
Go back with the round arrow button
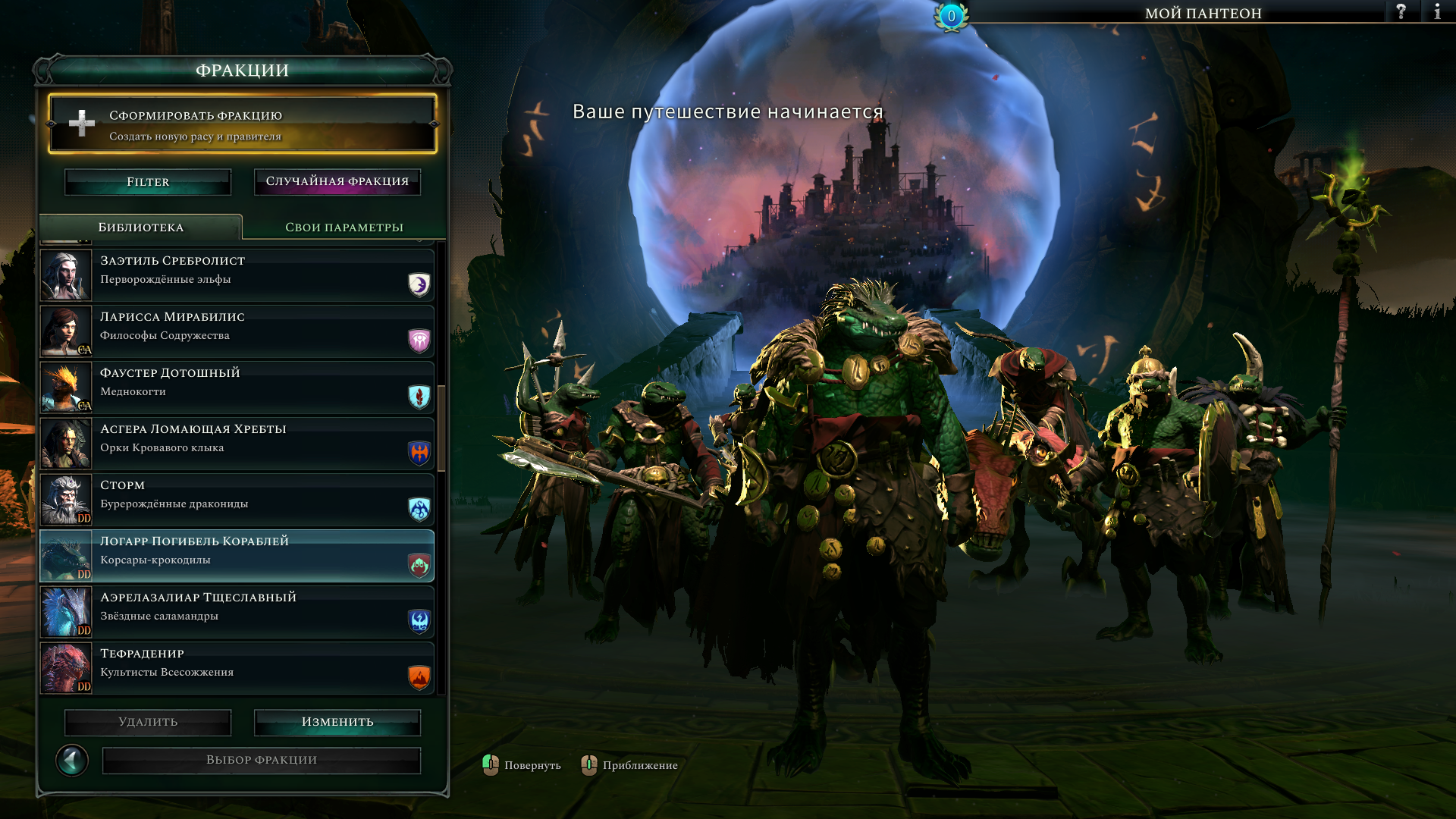[x=72, y=760]
